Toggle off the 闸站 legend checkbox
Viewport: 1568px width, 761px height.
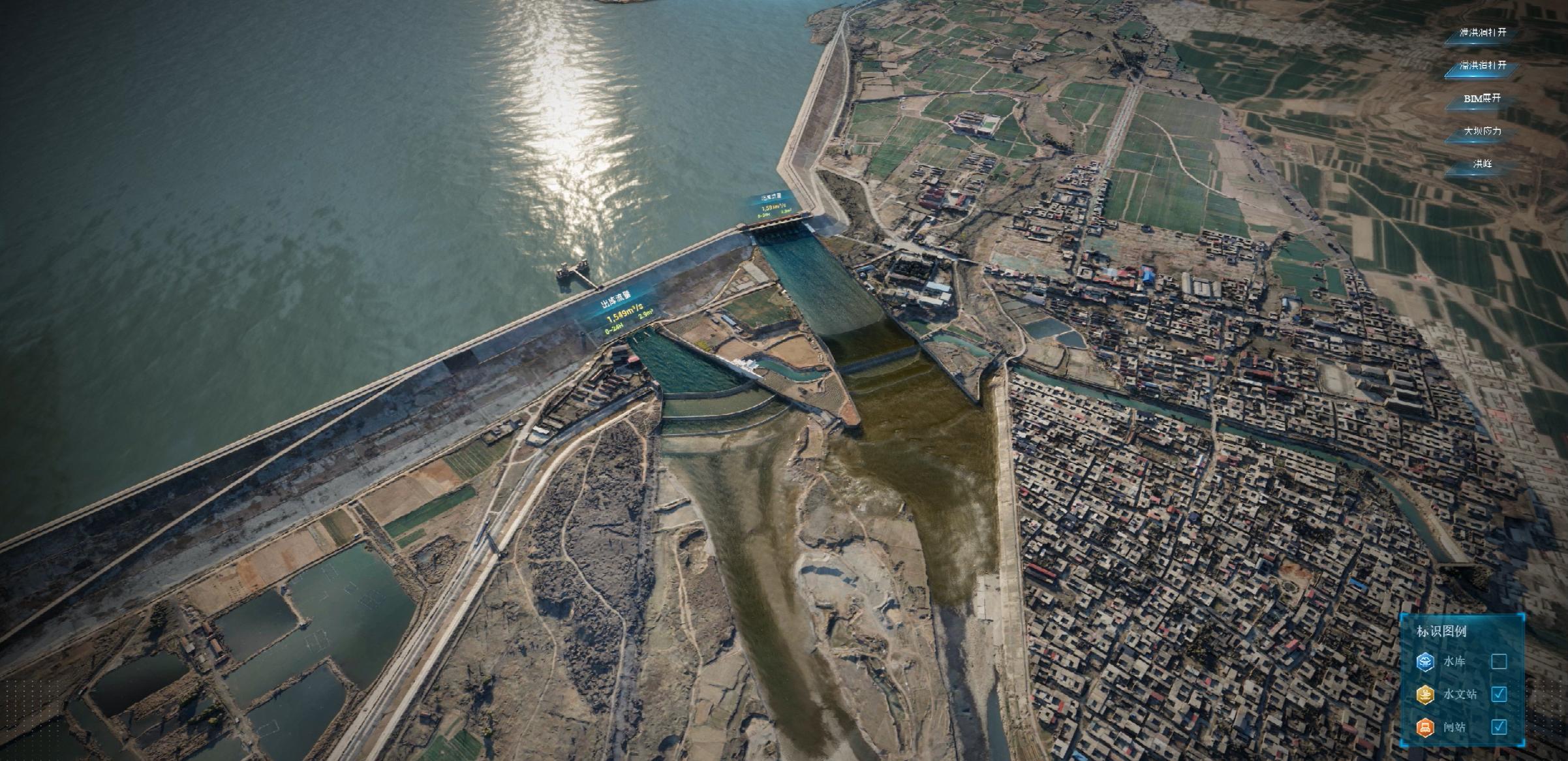click(1499, 726)
